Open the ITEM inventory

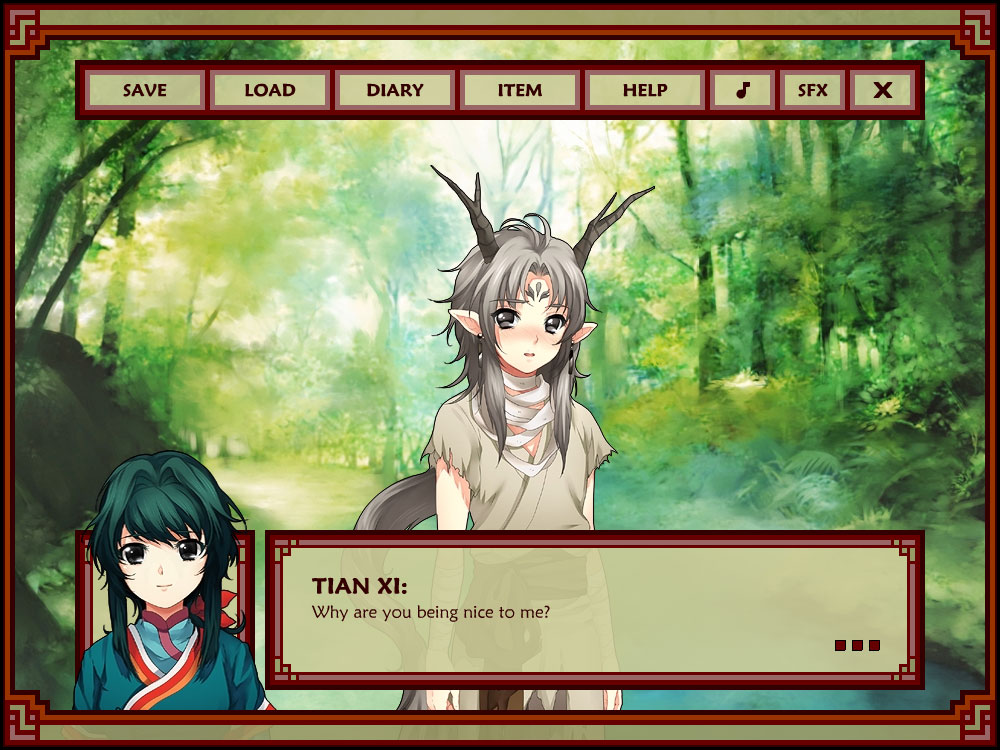[x=520, y=90]
